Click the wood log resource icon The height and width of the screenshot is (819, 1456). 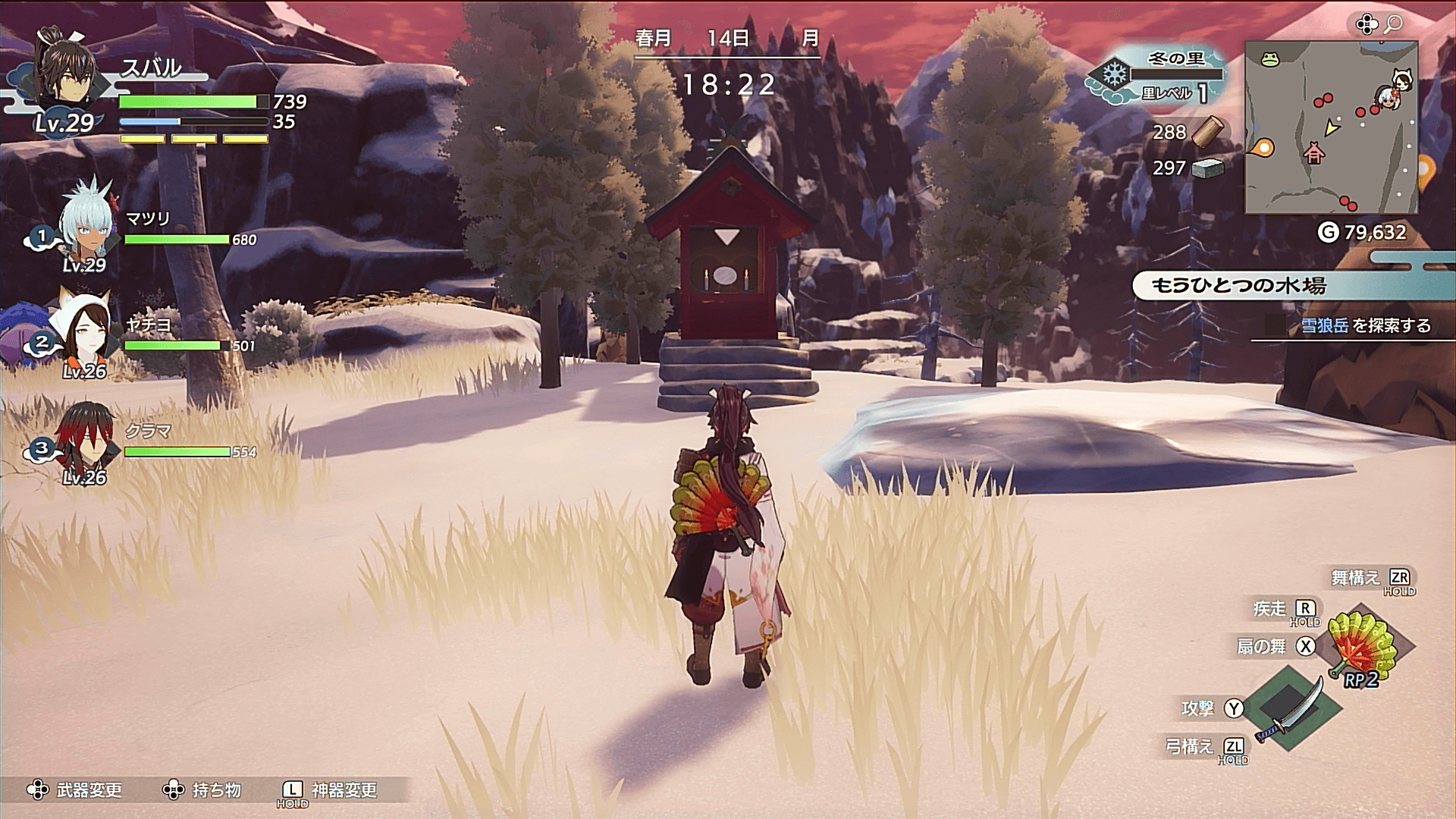point(1208,131)
